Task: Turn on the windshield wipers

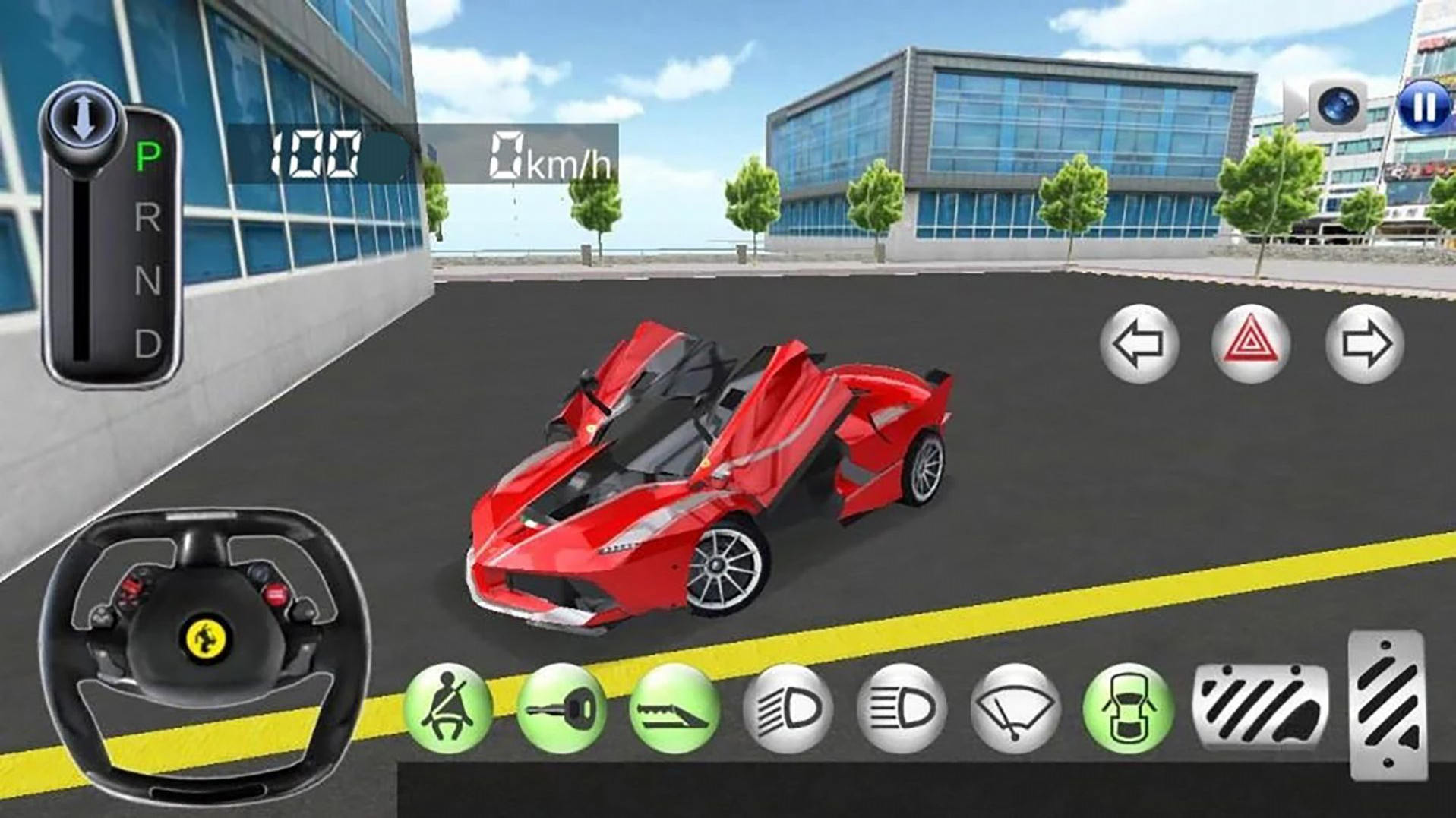Action: [1015, 709]
